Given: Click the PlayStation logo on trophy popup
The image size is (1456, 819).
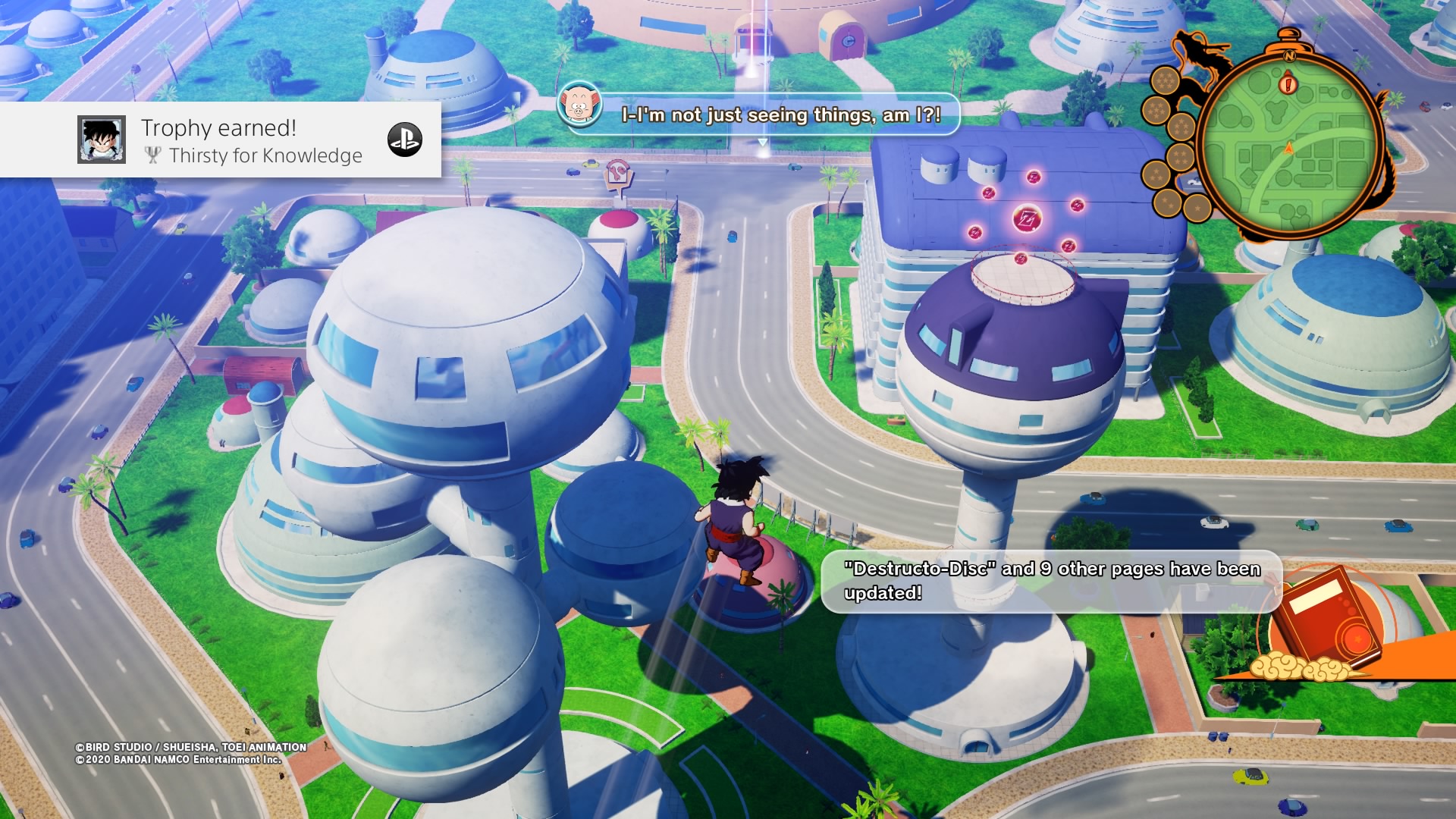Looking at the screenshot, I should tap(405, 140).
